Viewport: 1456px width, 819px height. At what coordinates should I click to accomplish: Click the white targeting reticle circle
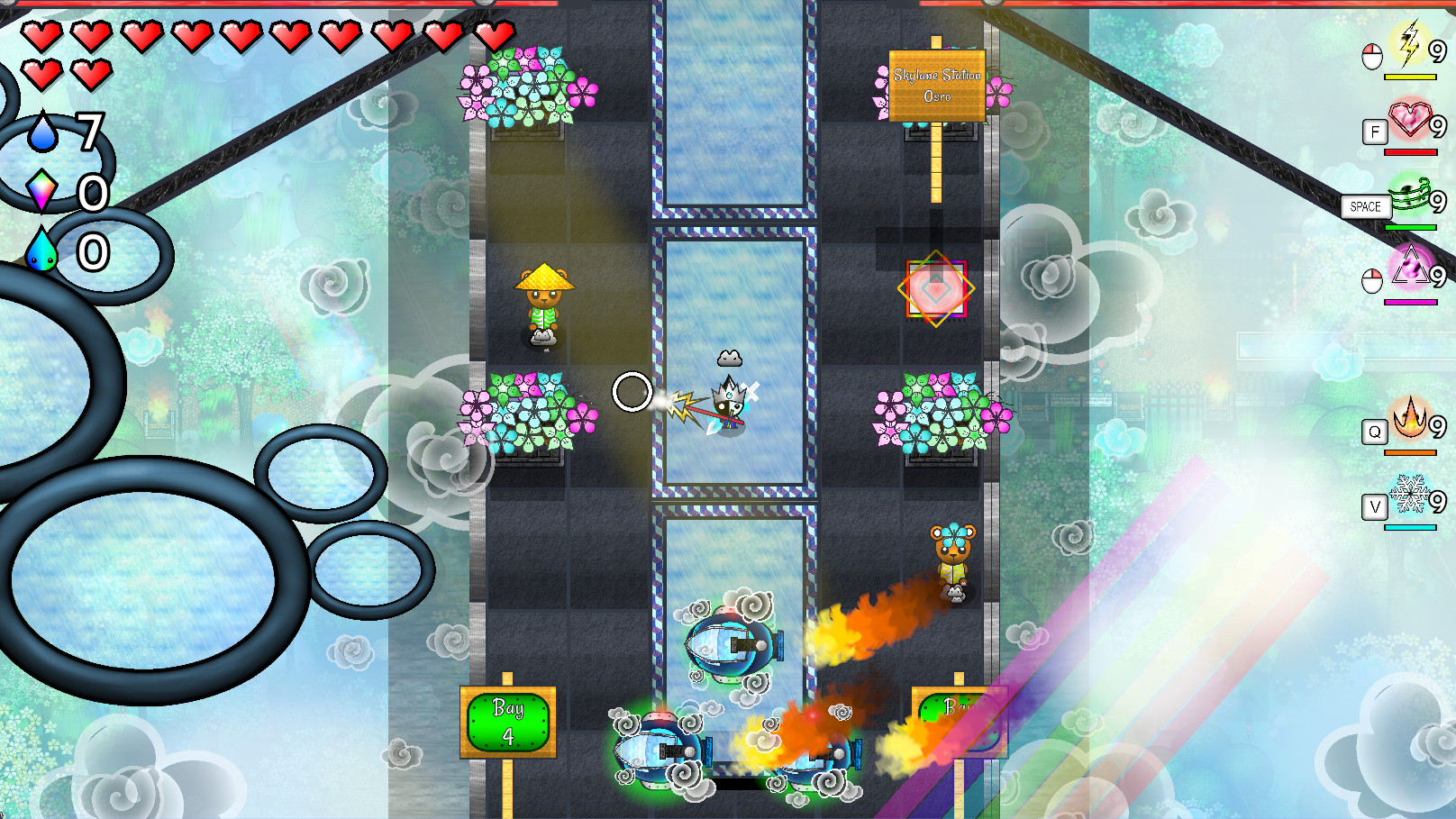(632, 391)
